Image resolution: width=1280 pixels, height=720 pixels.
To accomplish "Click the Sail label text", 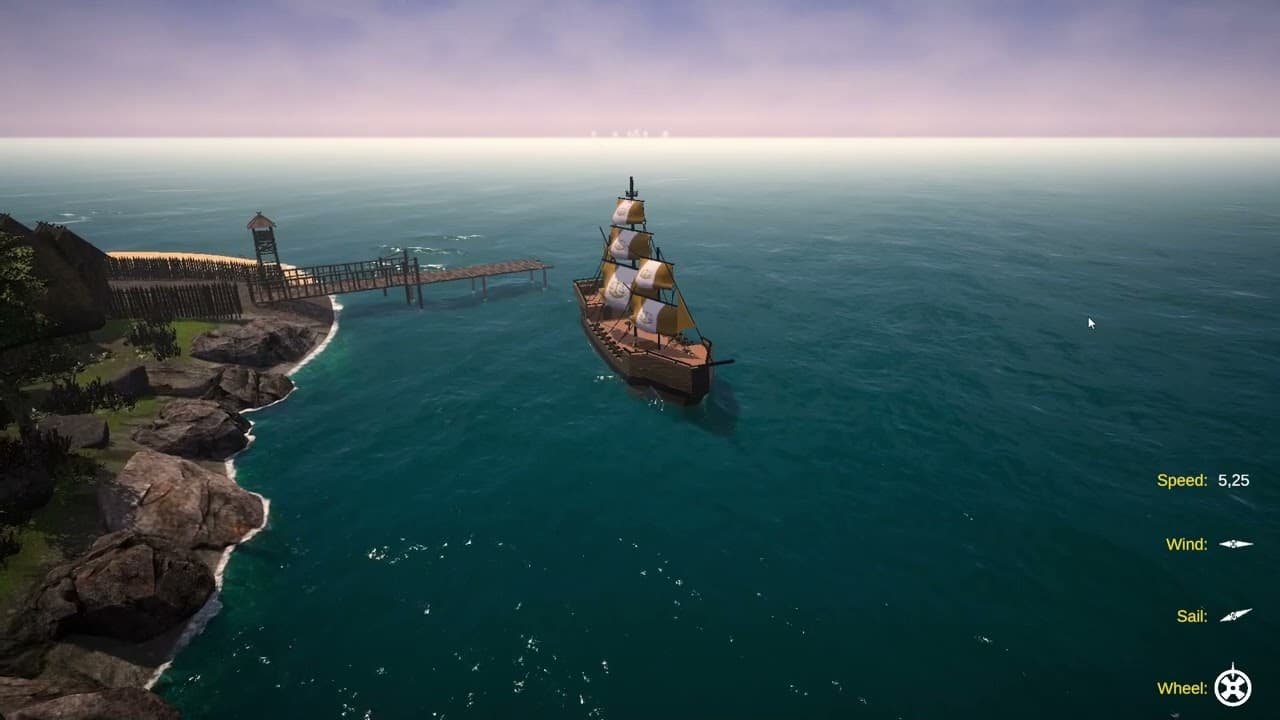I will [1193, 615].
